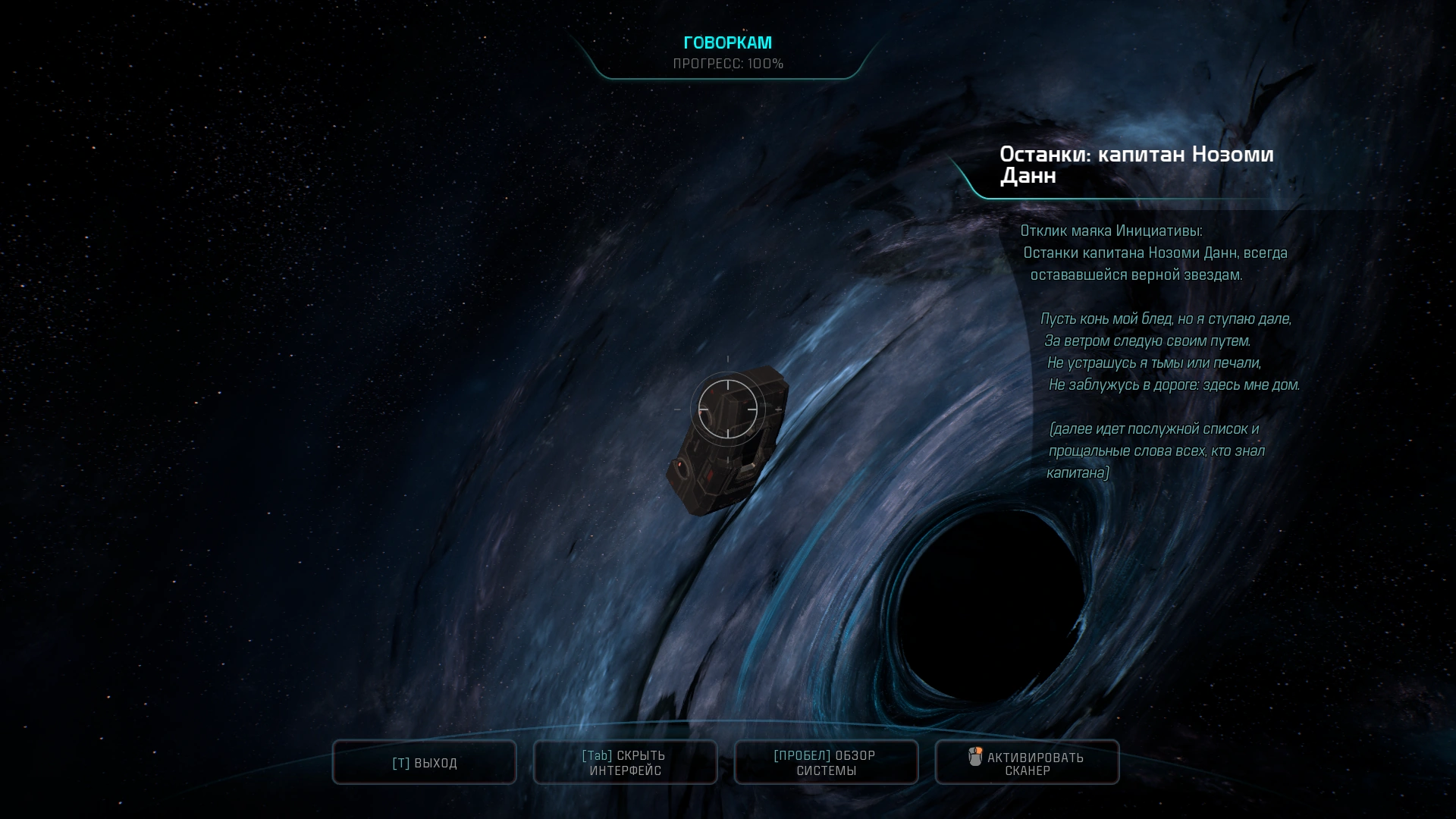
Task: Click the ВЫХОД exit button
Action: (425, 763)
